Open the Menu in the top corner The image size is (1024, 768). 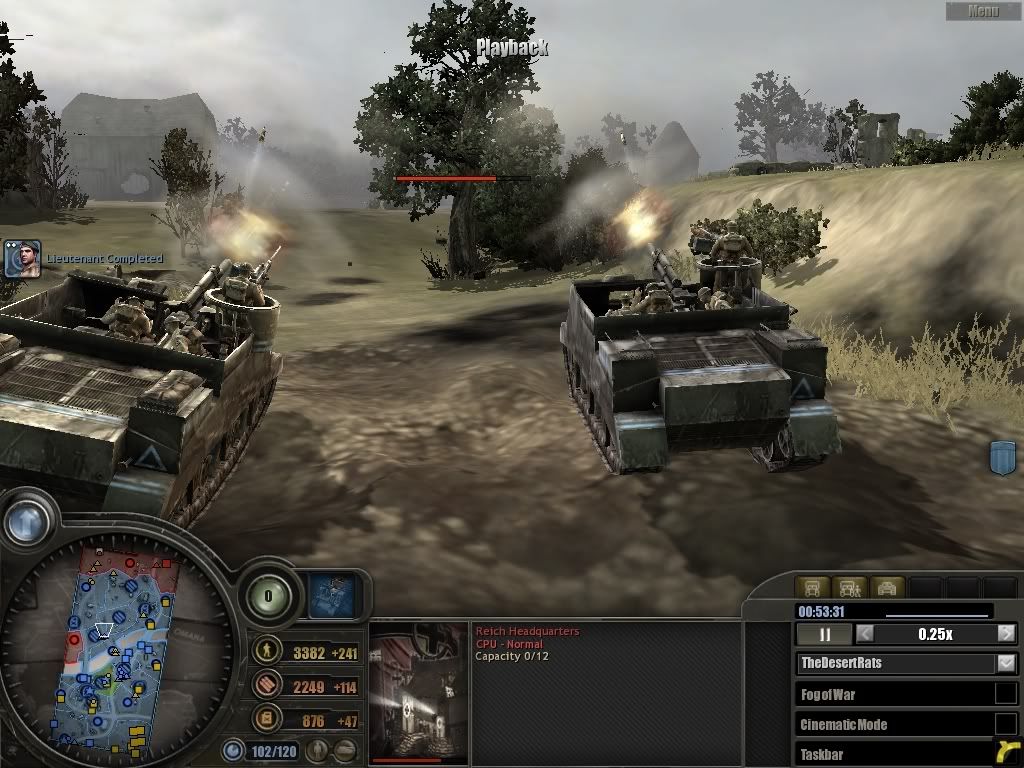(983, 11)
